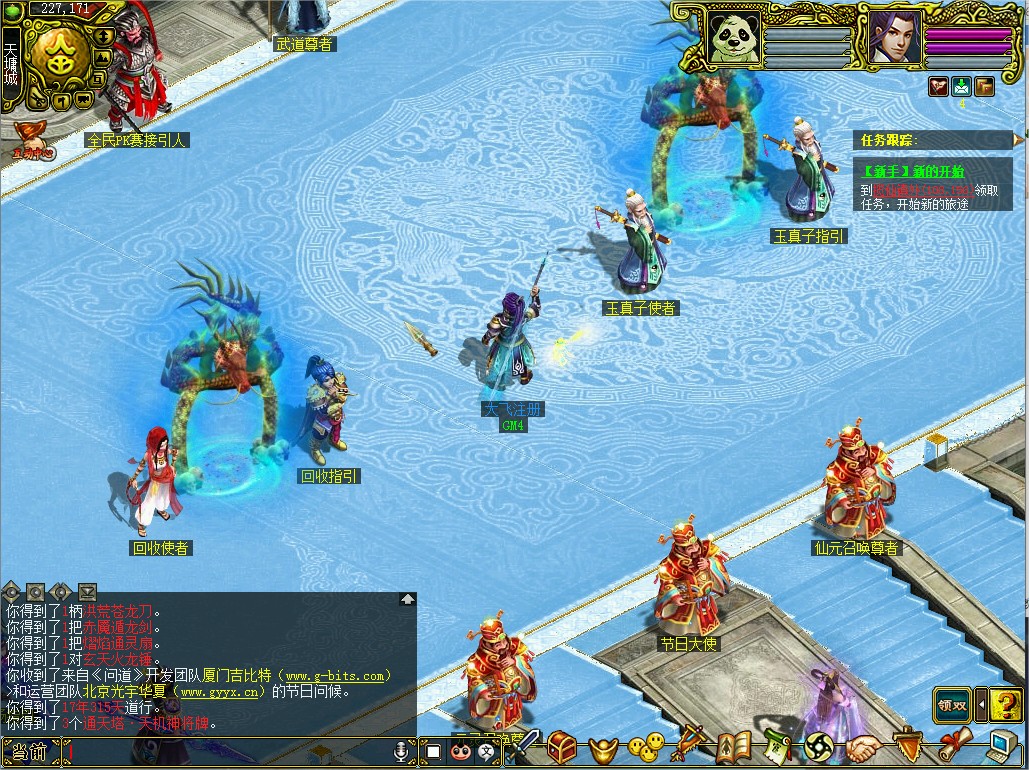Open the 互动中心 interaction center icon
The image size is (1029, 770).
click(x=32, y=141)
